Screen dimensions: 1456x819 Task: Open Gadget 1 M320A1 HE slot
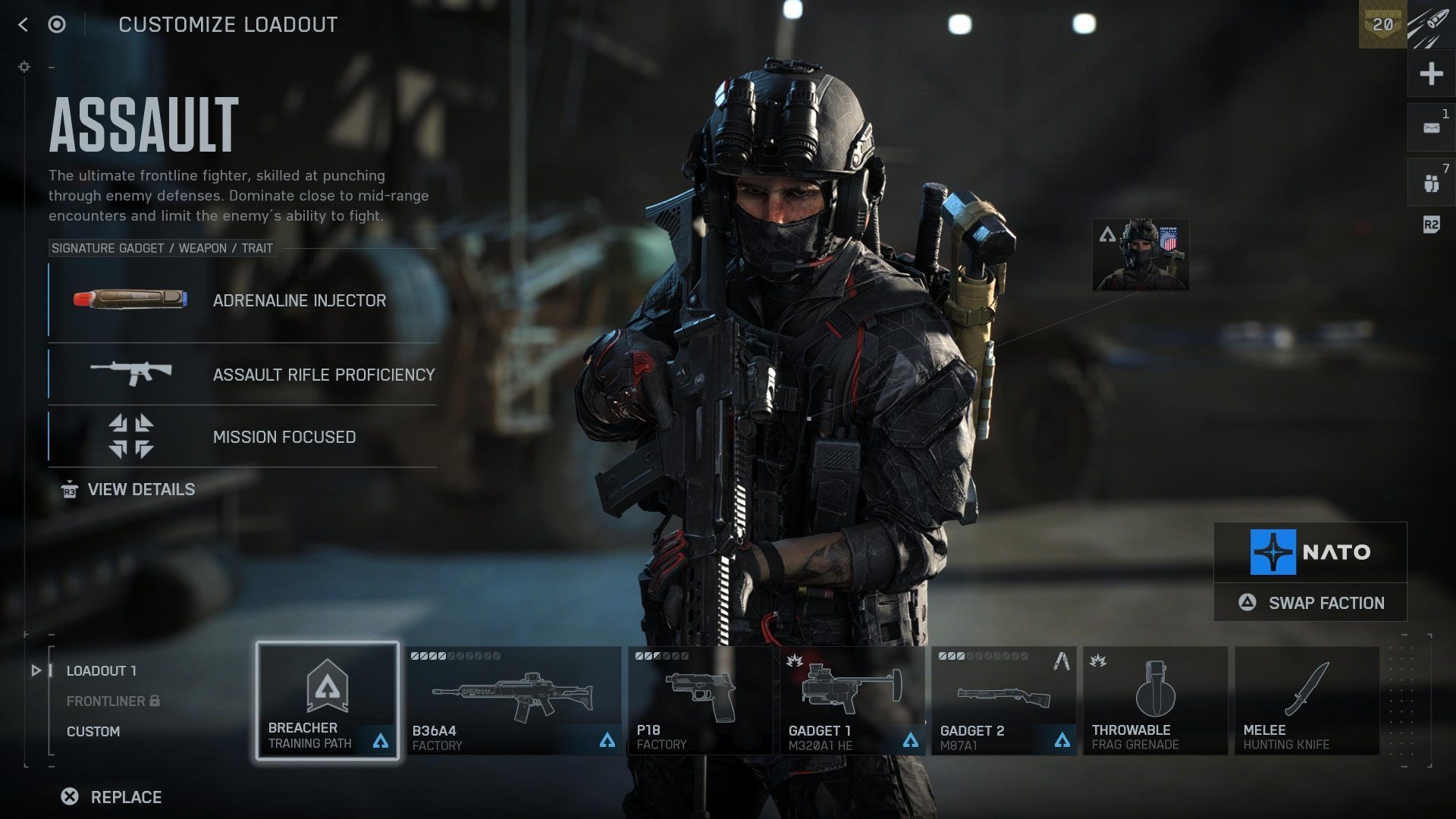852,701
